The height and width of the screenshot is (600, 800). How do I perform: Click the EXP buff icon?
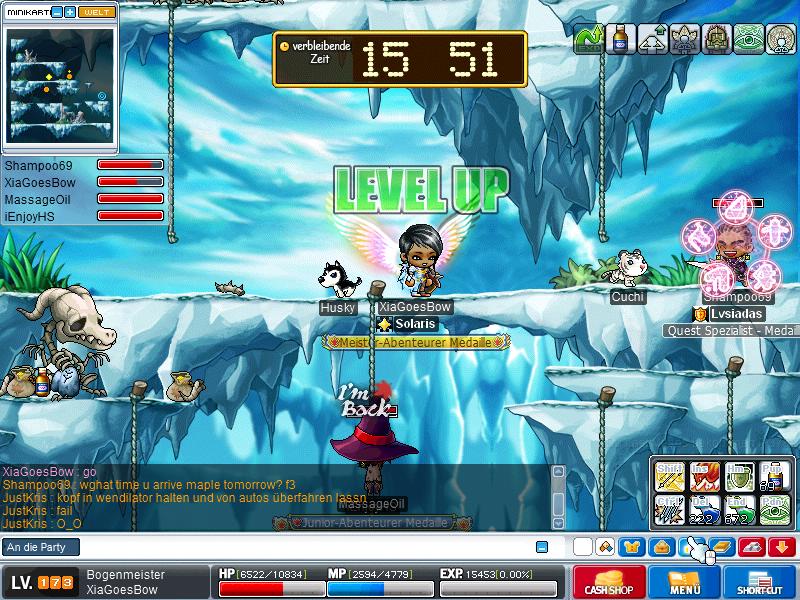pyautogui.click(x=590, y=39)
